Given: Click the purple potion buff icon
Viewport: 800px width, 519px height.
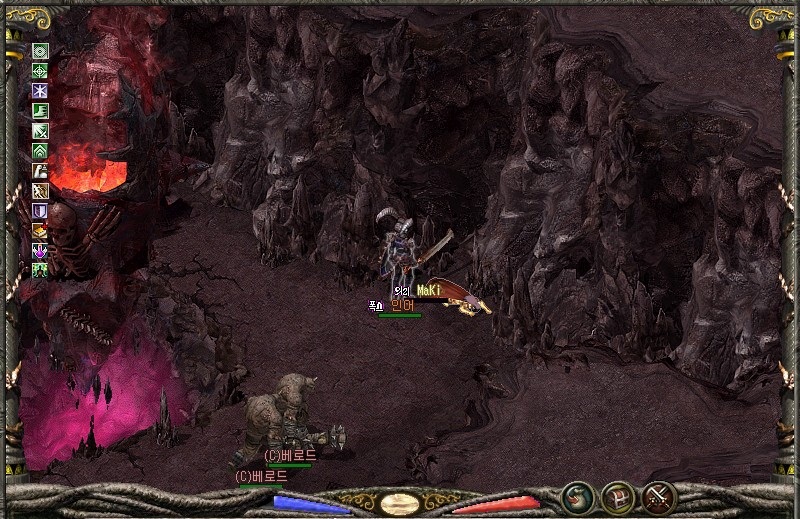Looking at the screenshot, I should pos(41,250).
